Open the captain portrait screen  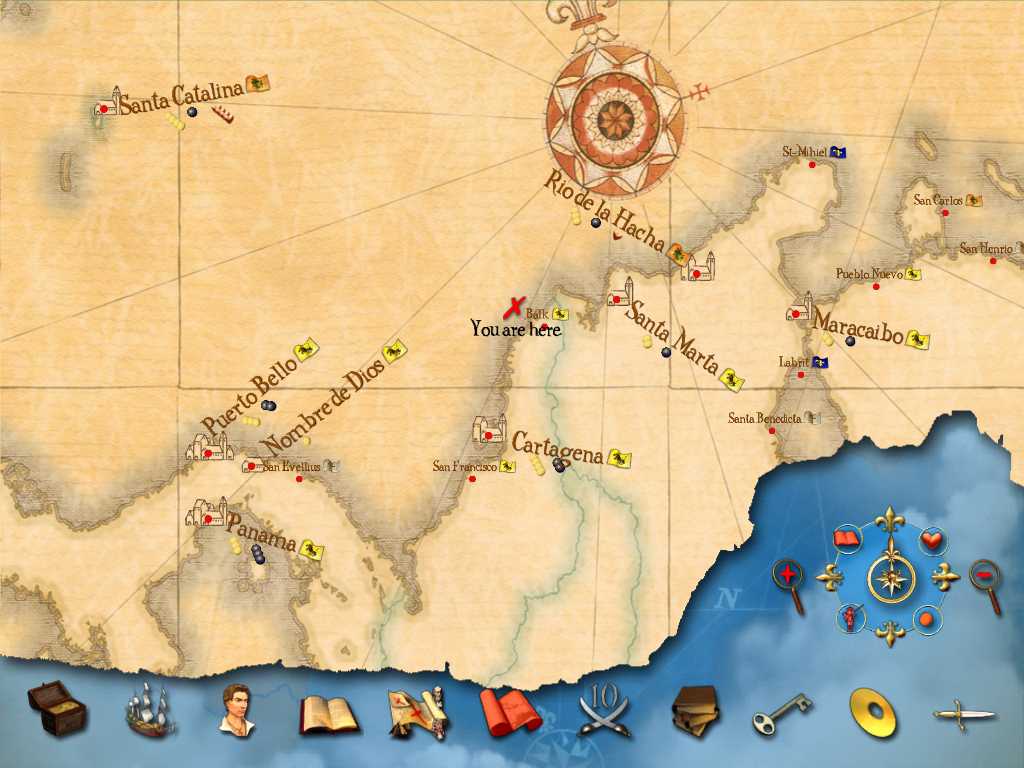pyautogui.click(x=236, y=709)
